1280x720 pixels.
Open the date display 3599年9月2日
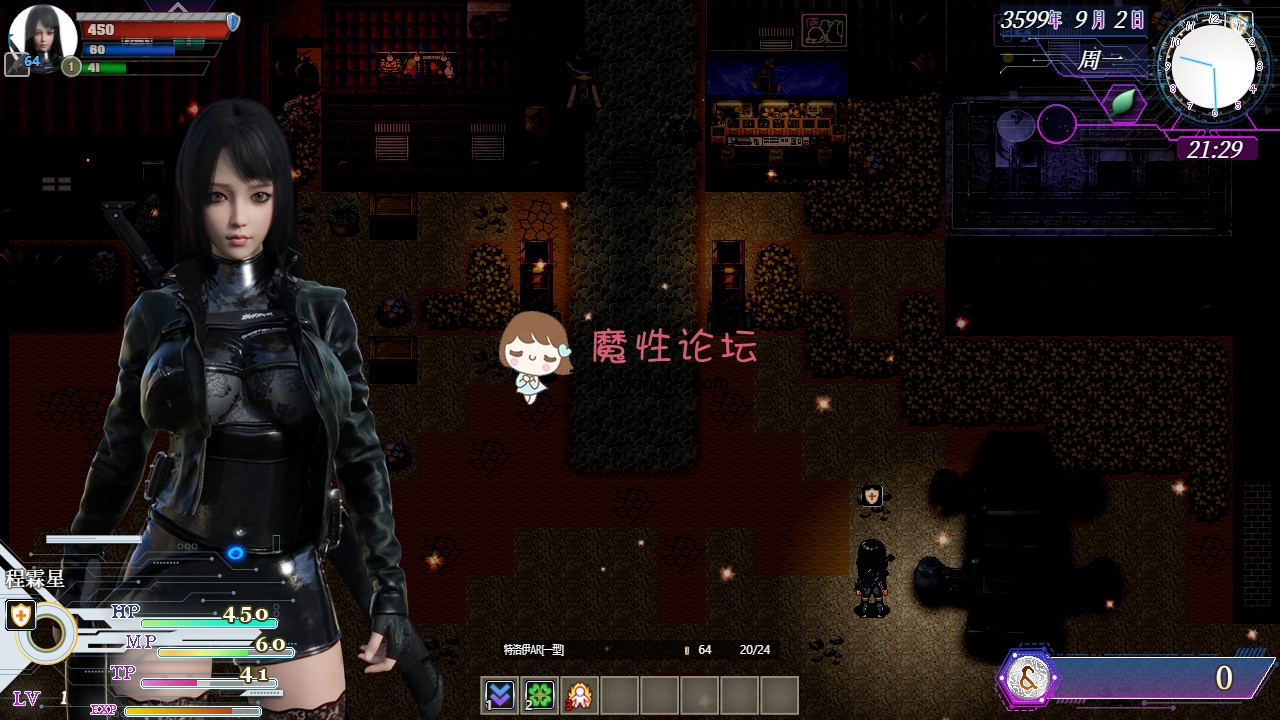1072,18
